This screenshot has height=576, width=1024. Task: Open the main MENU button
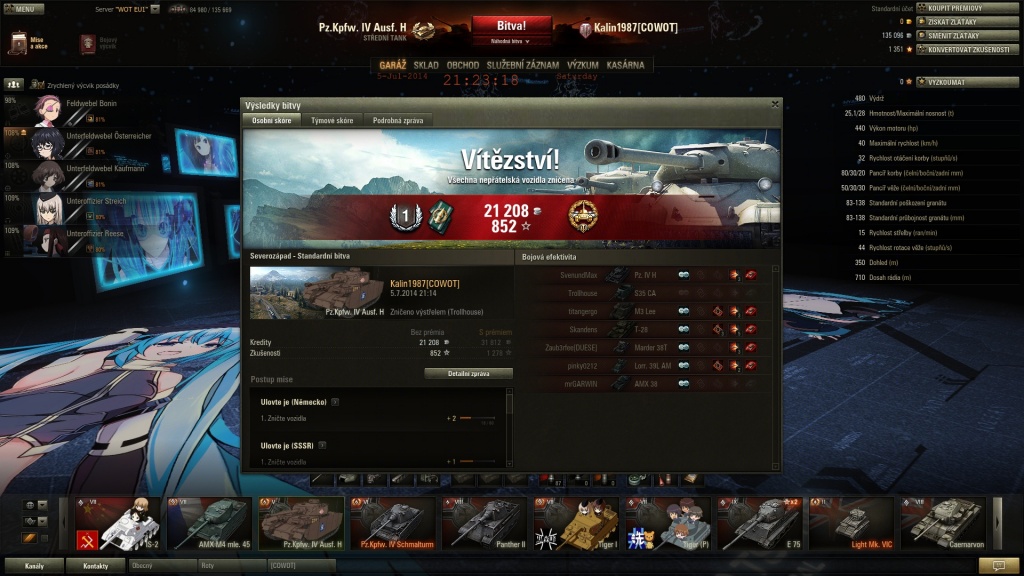pyautogui.click(x=23, y=8)
